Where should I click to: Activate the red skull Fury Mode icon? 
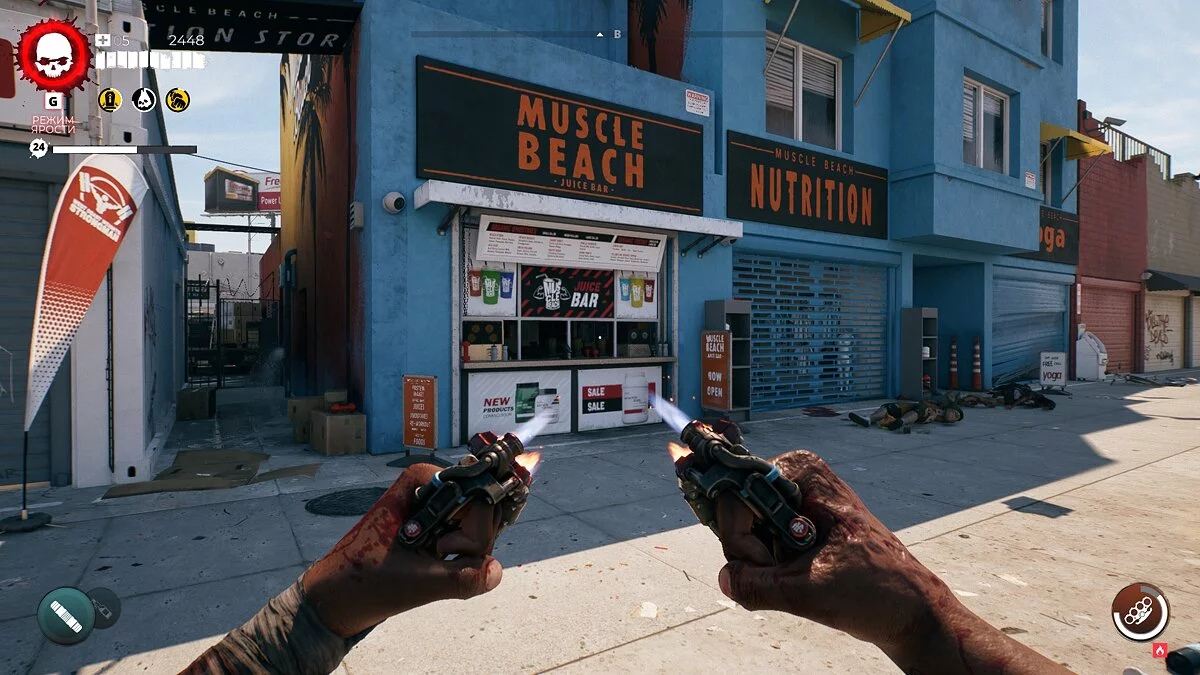click(x=54, y=57)
